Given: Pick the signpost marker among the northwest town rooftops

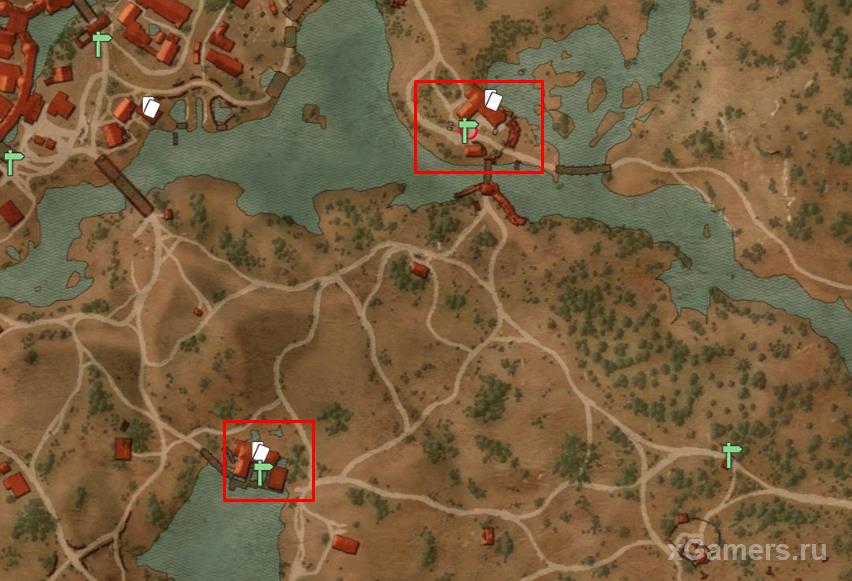Looking at the screenshot, I should pos(100,43).
